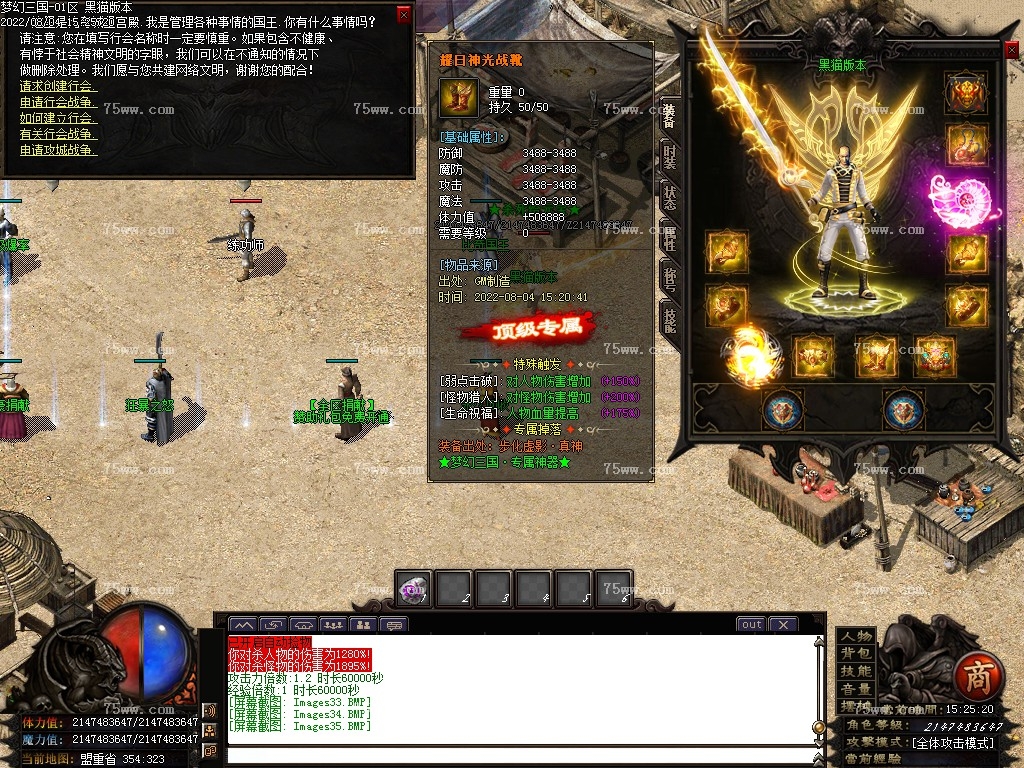The height and width of the screenshot is (768, 1024).
Task: Close the character equipment panel
Action: [1011, 49]
